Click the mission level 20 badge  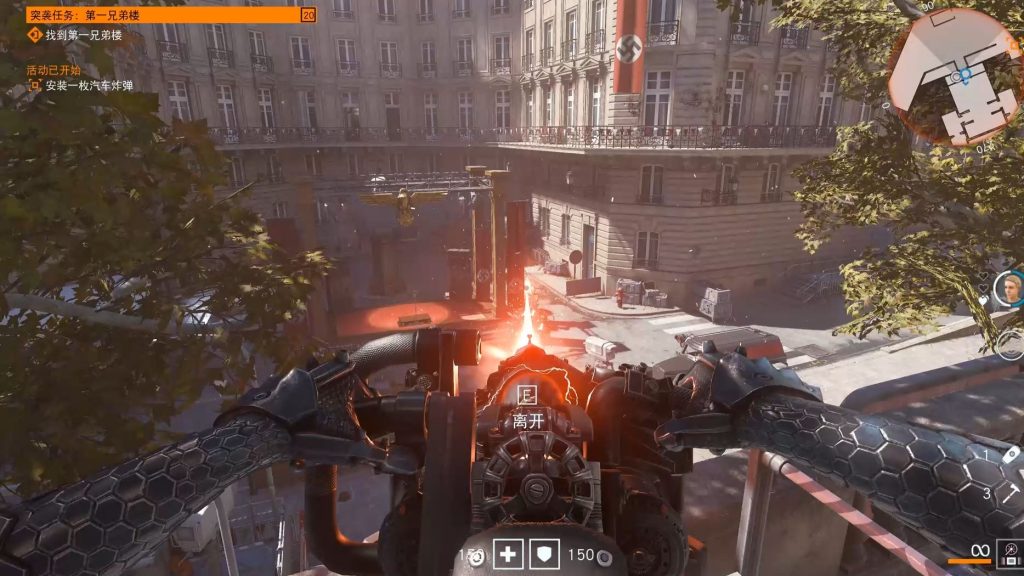pos(308,15)
